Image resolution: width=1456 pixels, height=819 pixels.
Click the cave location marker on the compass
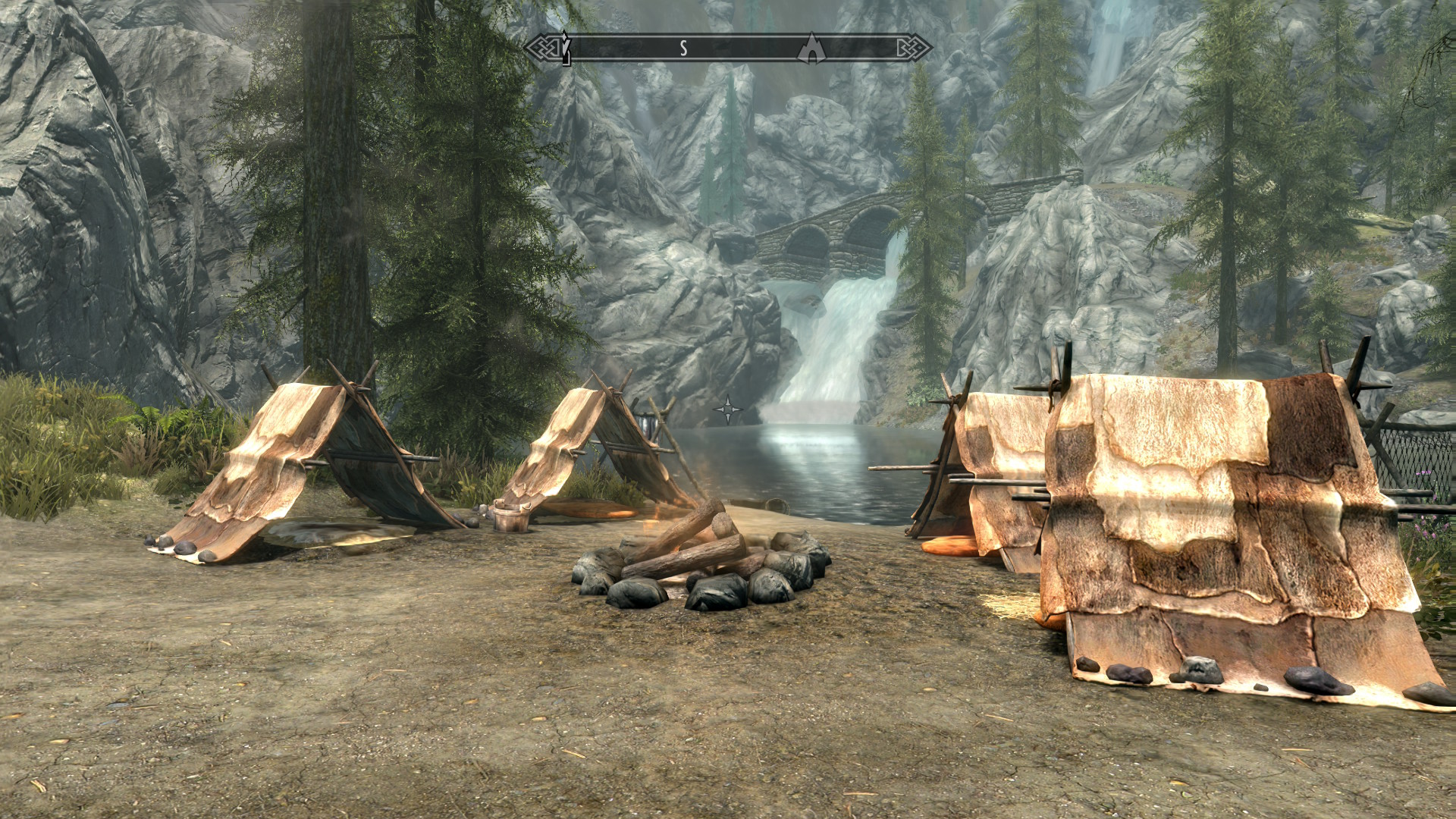click(x=812, y=47)
